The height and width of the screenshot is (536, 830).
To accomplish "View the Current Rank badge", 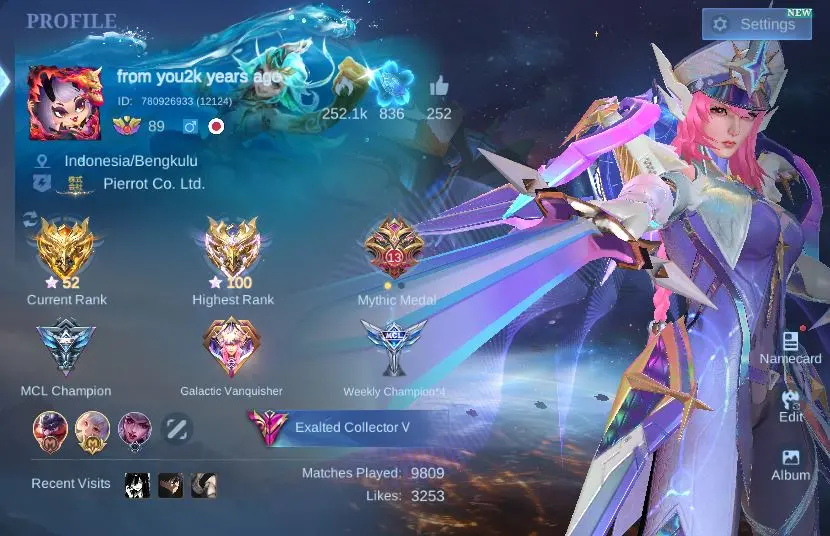I will click(65, 250).
